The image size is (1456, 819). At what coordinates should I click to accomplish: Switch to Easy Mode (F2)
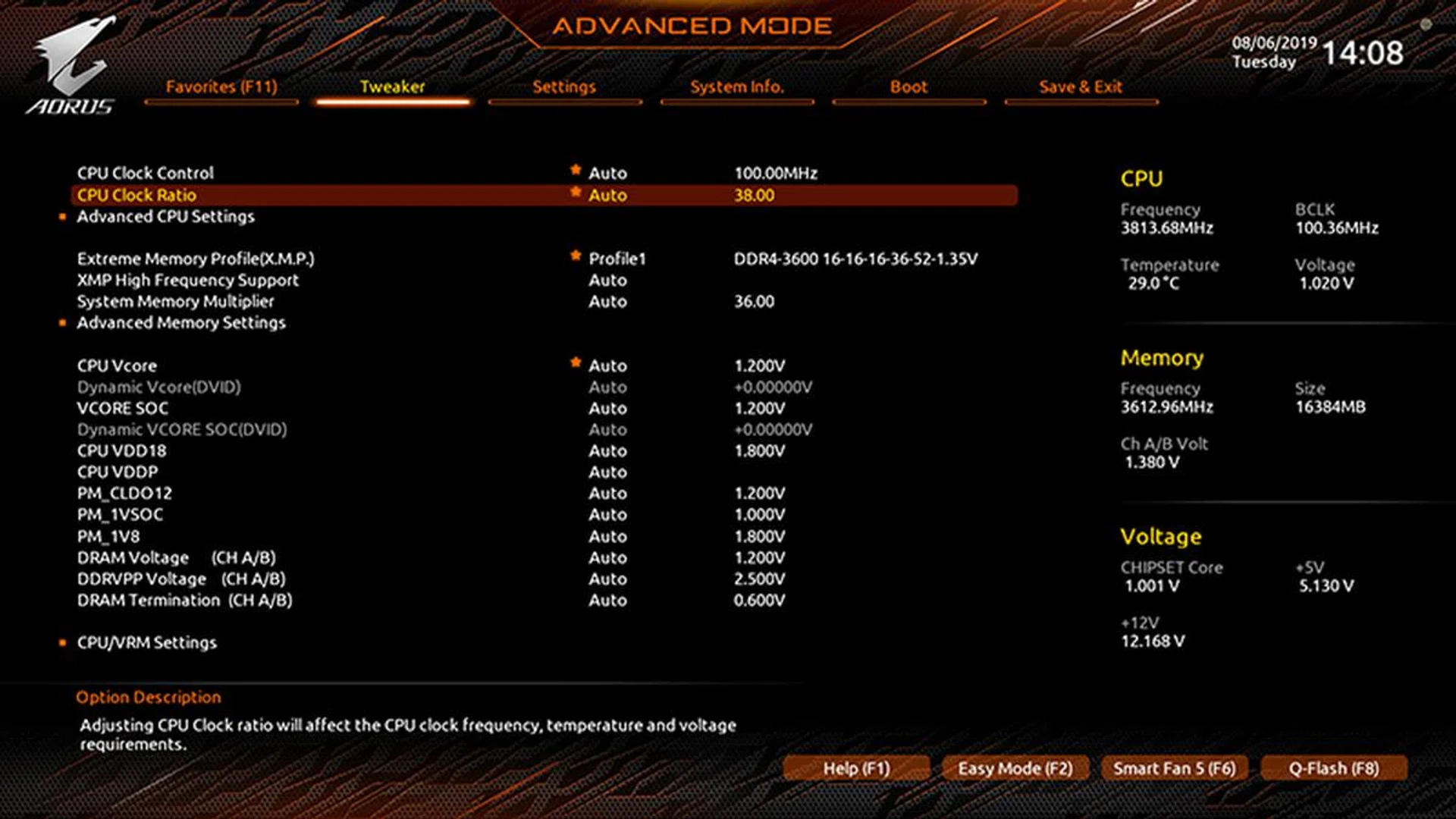pos(1016,768)
